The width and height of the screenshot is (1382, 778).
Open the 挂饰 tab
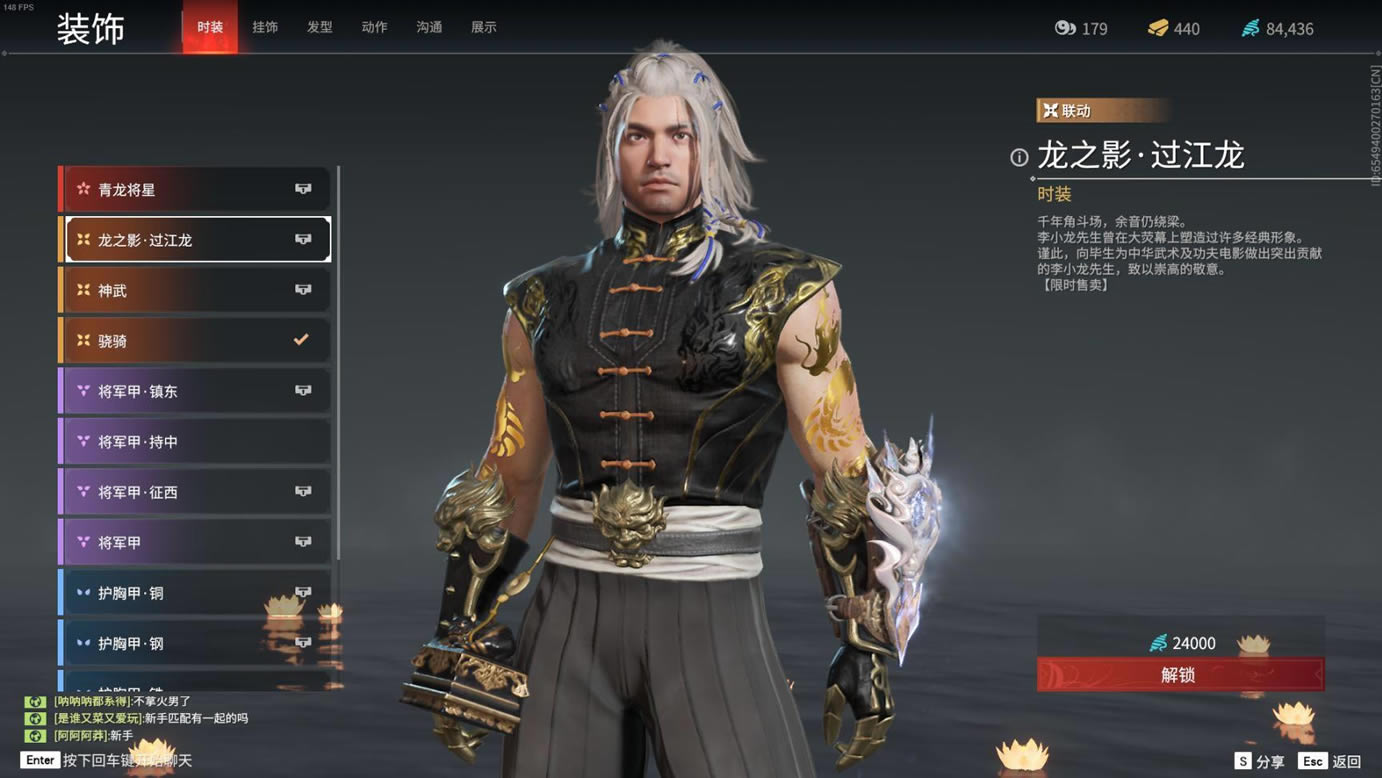(x=265, y=27)
